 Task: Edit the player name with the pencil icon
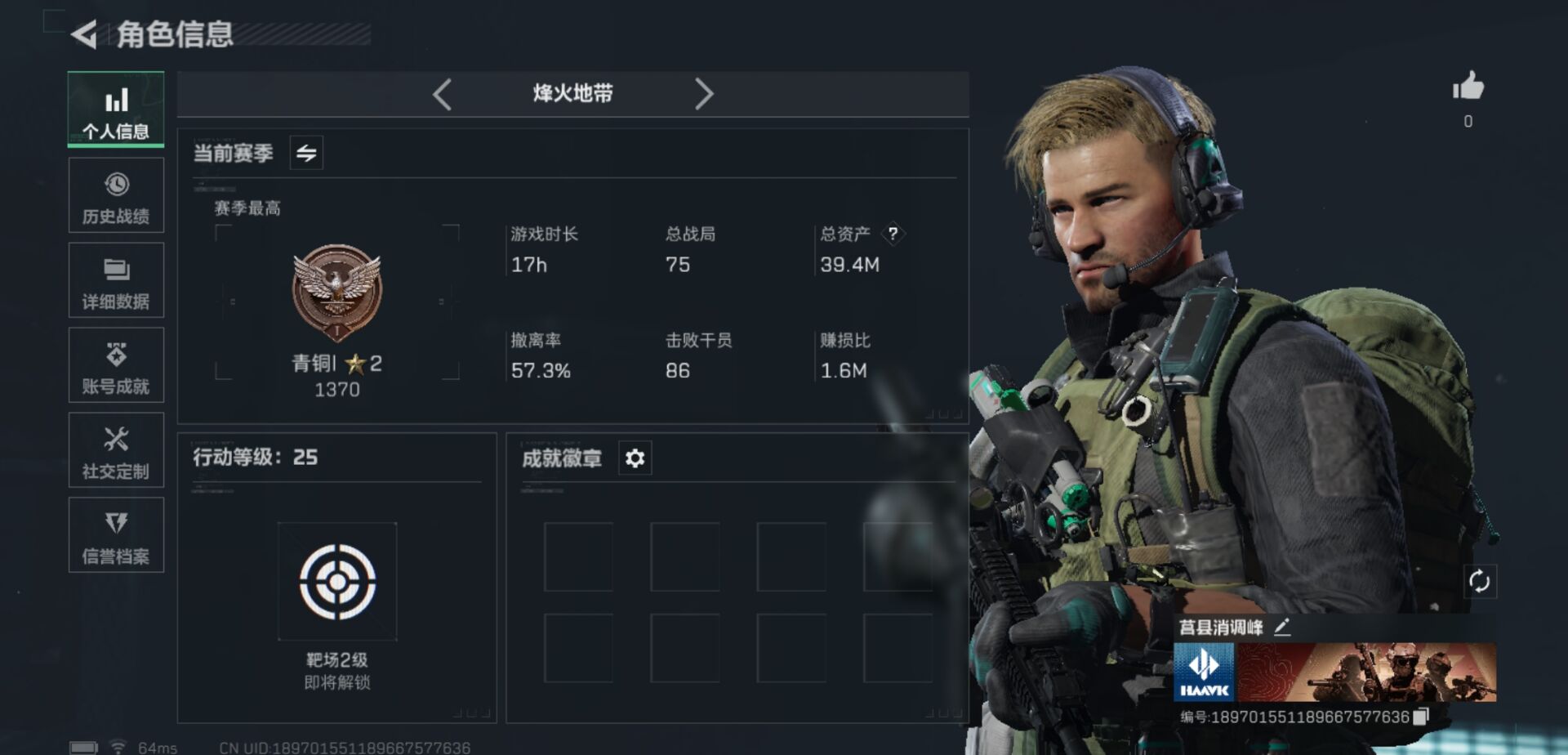(1282, 628)
